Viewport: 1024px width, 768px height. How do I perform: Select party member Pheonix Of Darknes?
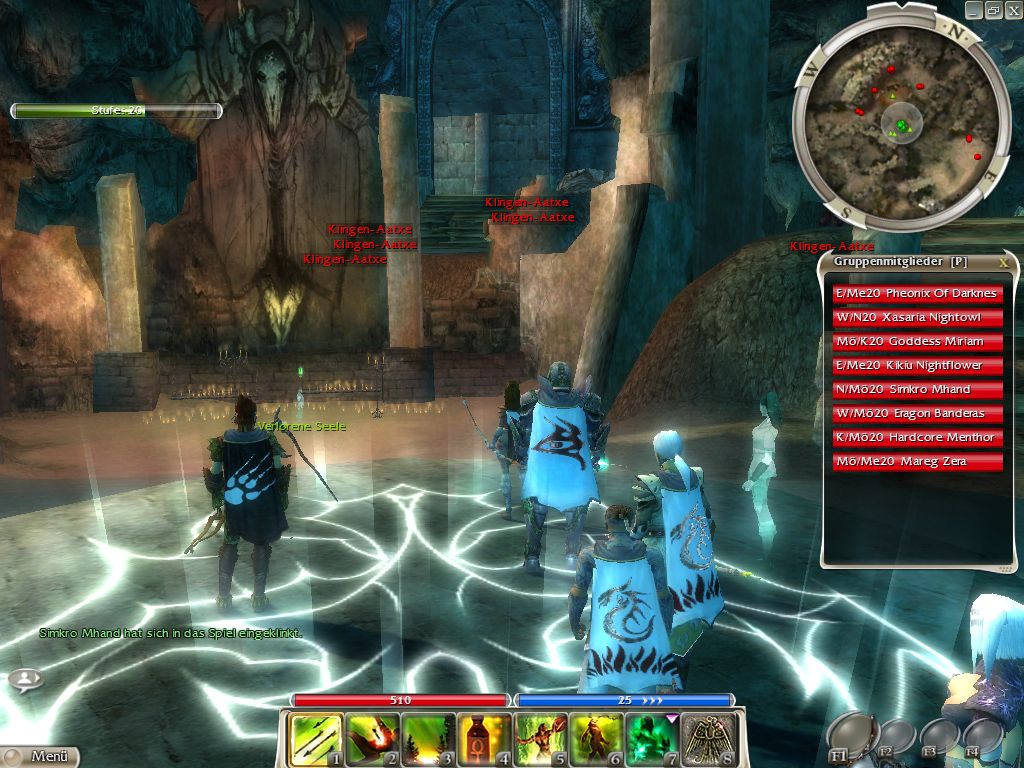[x=918, y=294]
